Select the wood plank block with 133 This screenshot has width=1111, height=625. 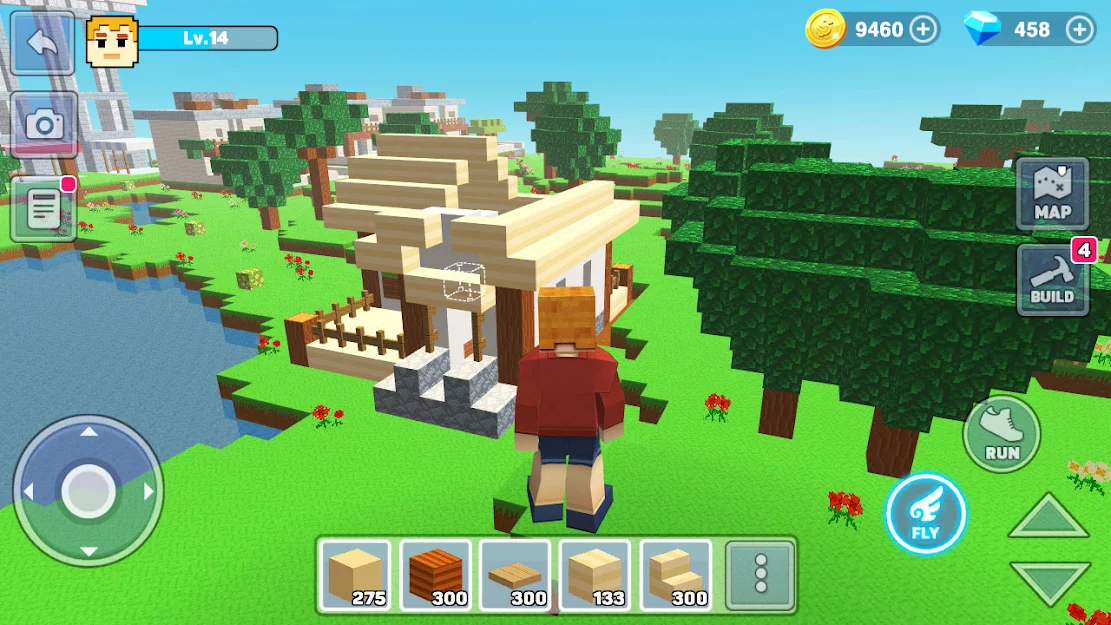coord(595,575)
